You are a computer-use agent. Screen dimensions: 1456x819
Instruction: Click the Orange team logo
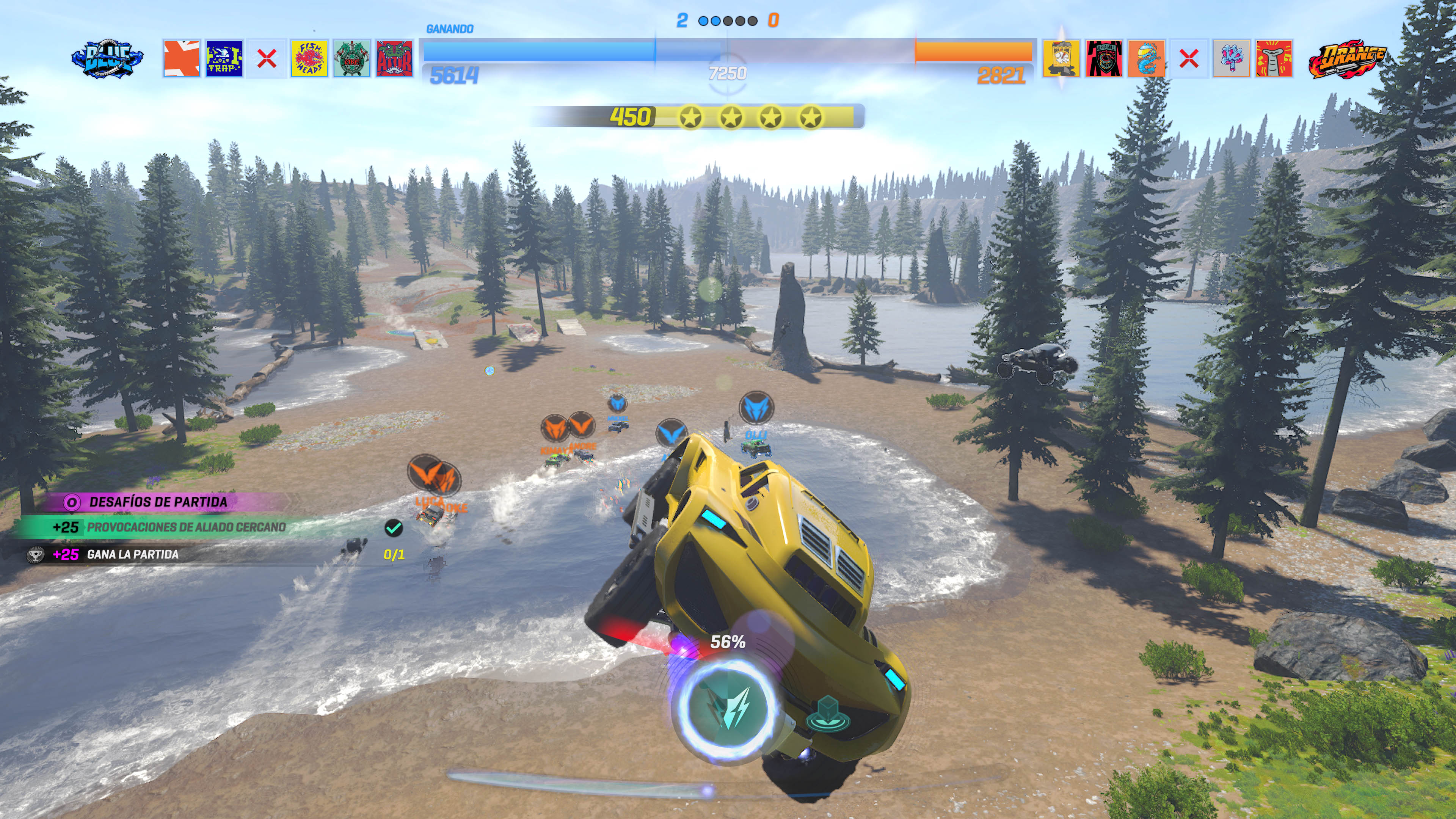pyautogui.click(x=1348, y=58)
